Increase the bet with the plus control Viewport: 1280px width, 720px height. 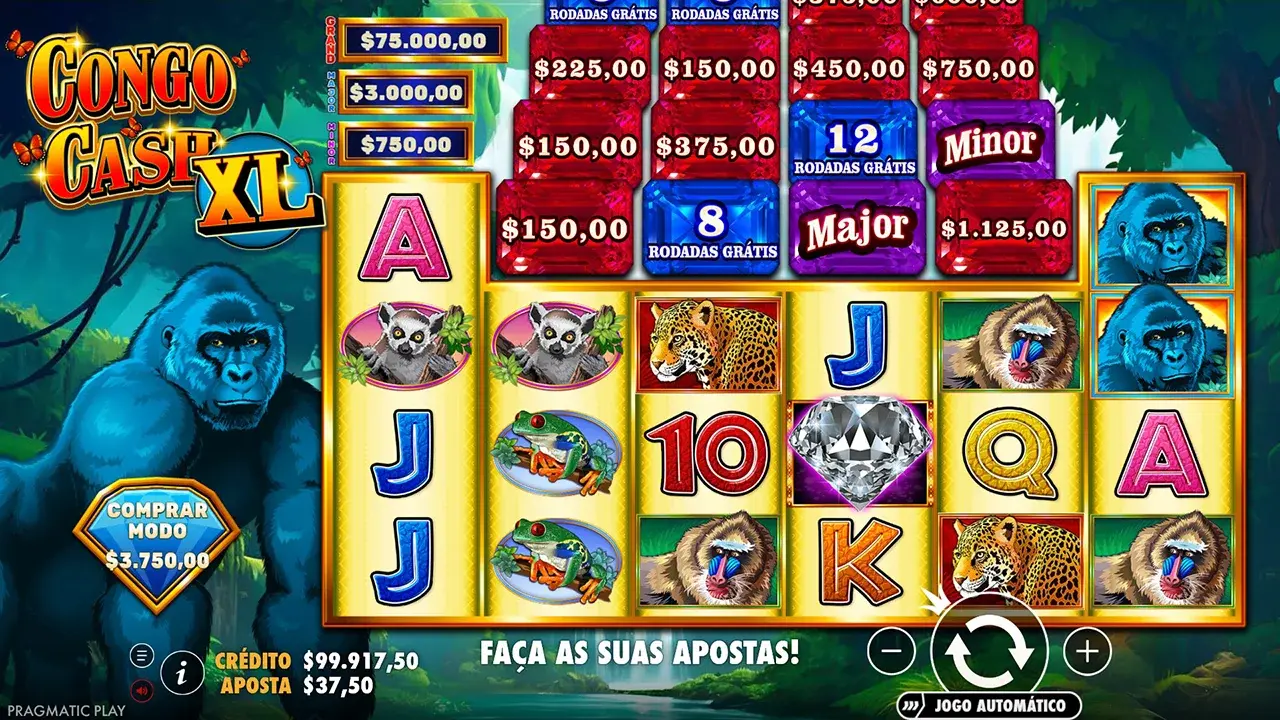click(x=1085, y=651)
